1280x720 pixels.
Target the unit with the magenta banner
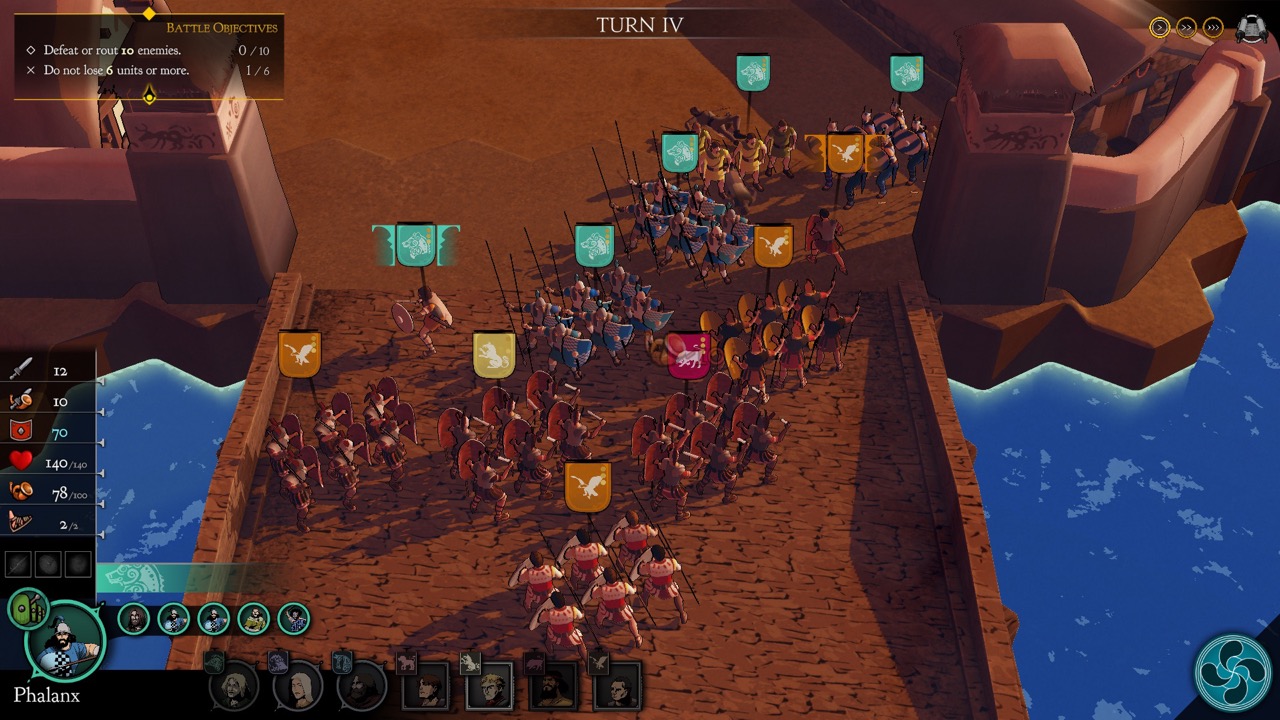coord(689,356)
